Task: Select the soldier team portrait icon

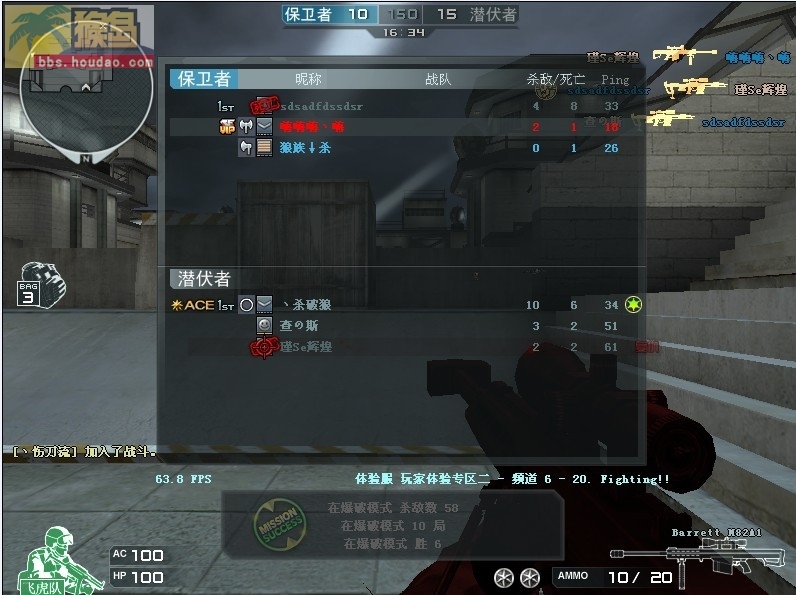Action: tap(58, 557)
